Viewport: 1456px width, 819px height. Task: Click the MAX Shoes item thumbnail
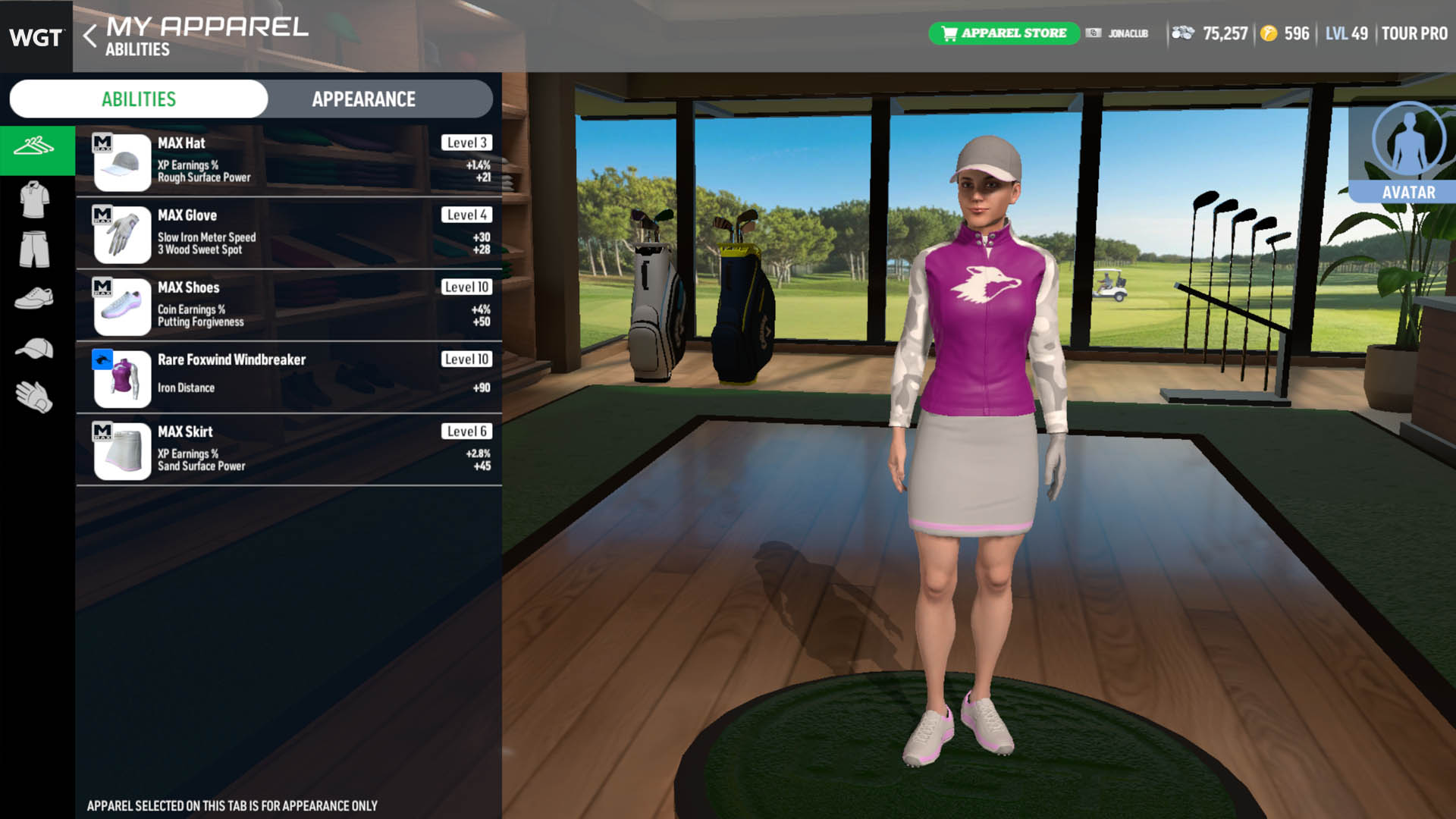click(121, 305)
